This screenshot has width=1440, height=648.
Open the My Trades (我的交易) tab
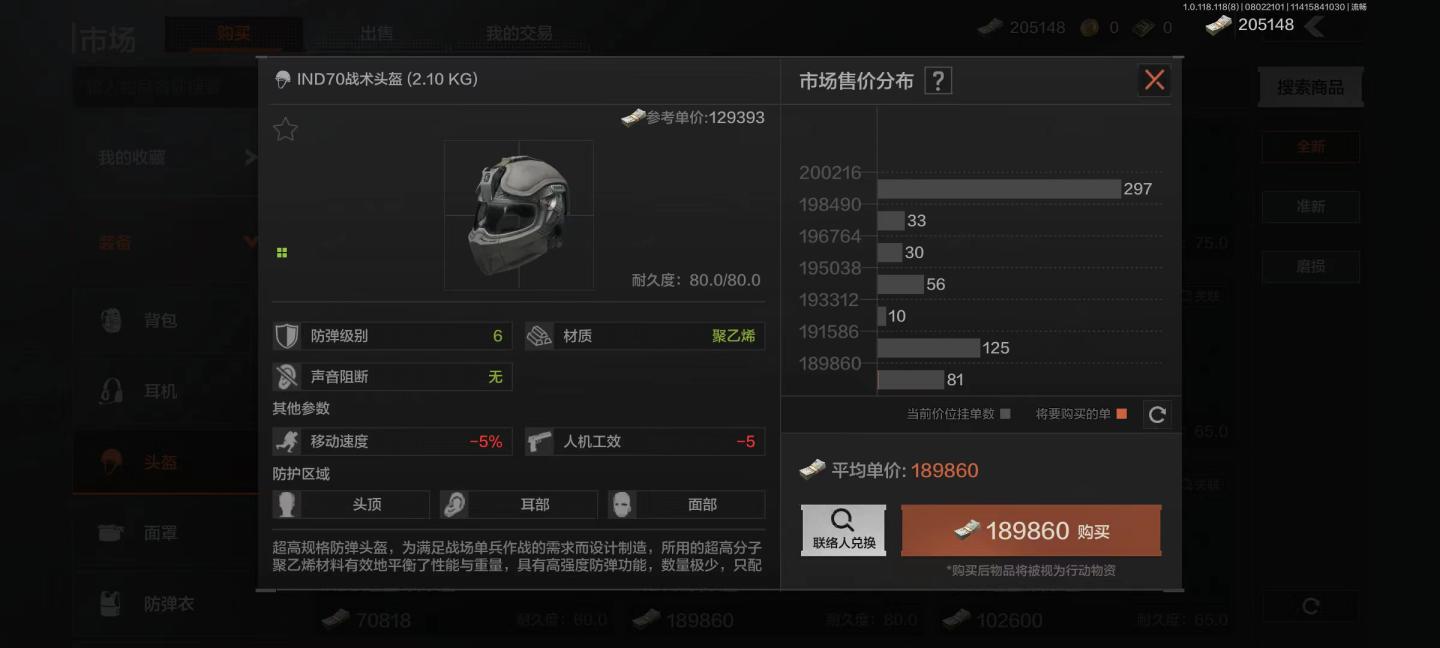(519, 33)
